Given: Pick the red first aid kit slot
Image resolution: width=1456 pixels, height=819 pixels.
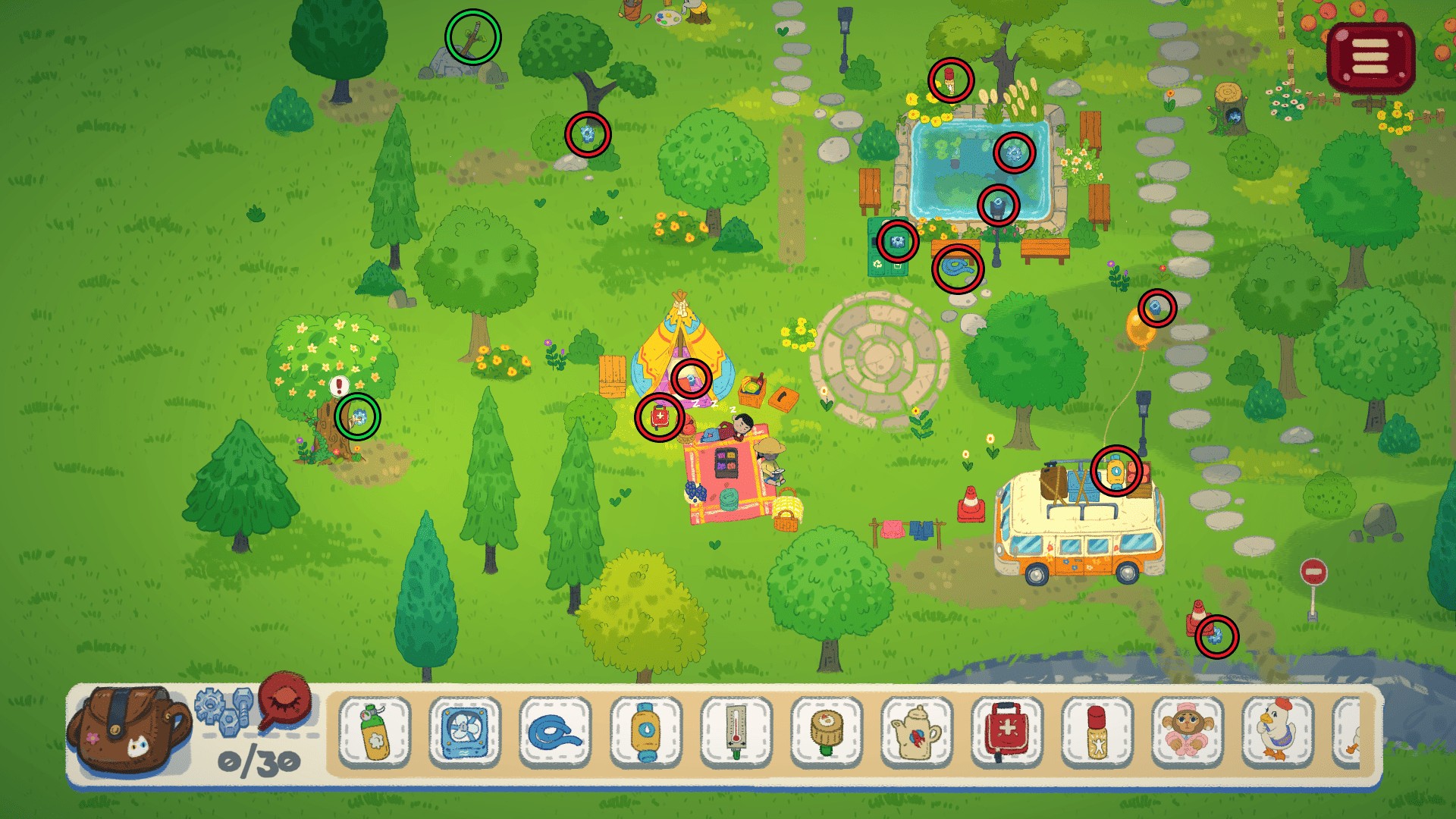Looking at the screenshot, I should click(x=1007, y=732).
